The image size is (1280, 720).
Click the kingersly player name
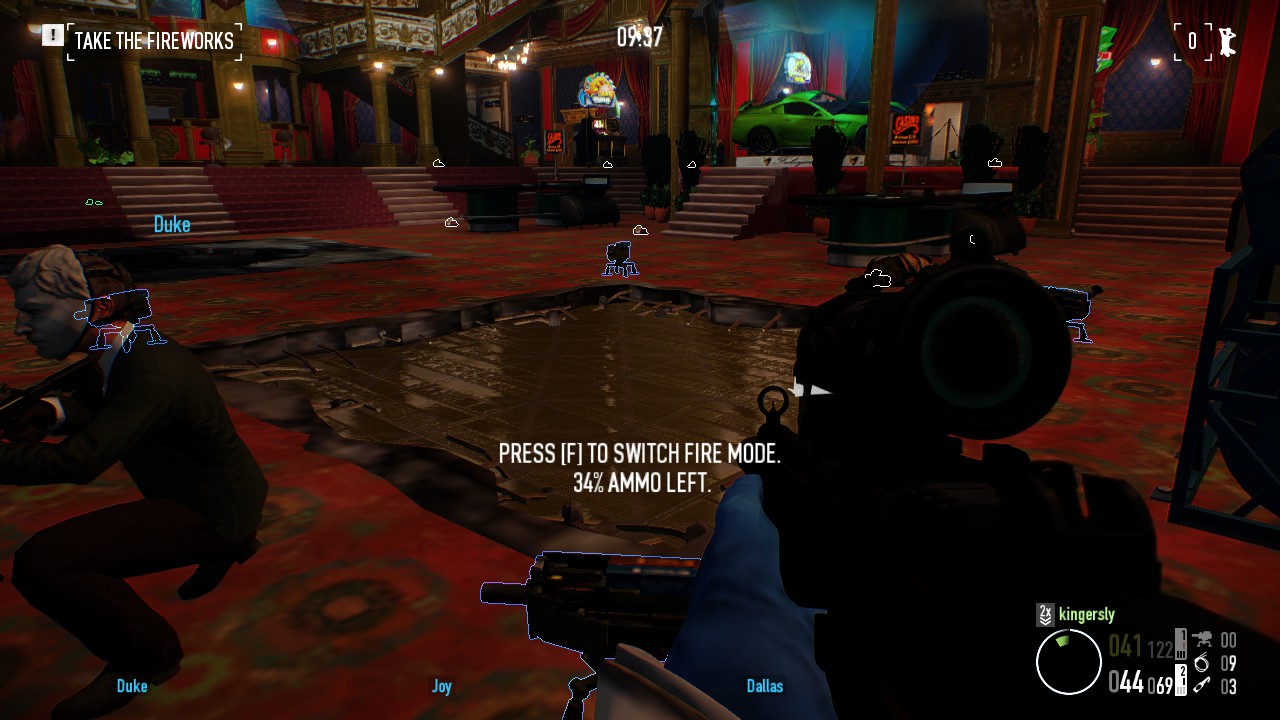coord(1087,614)
